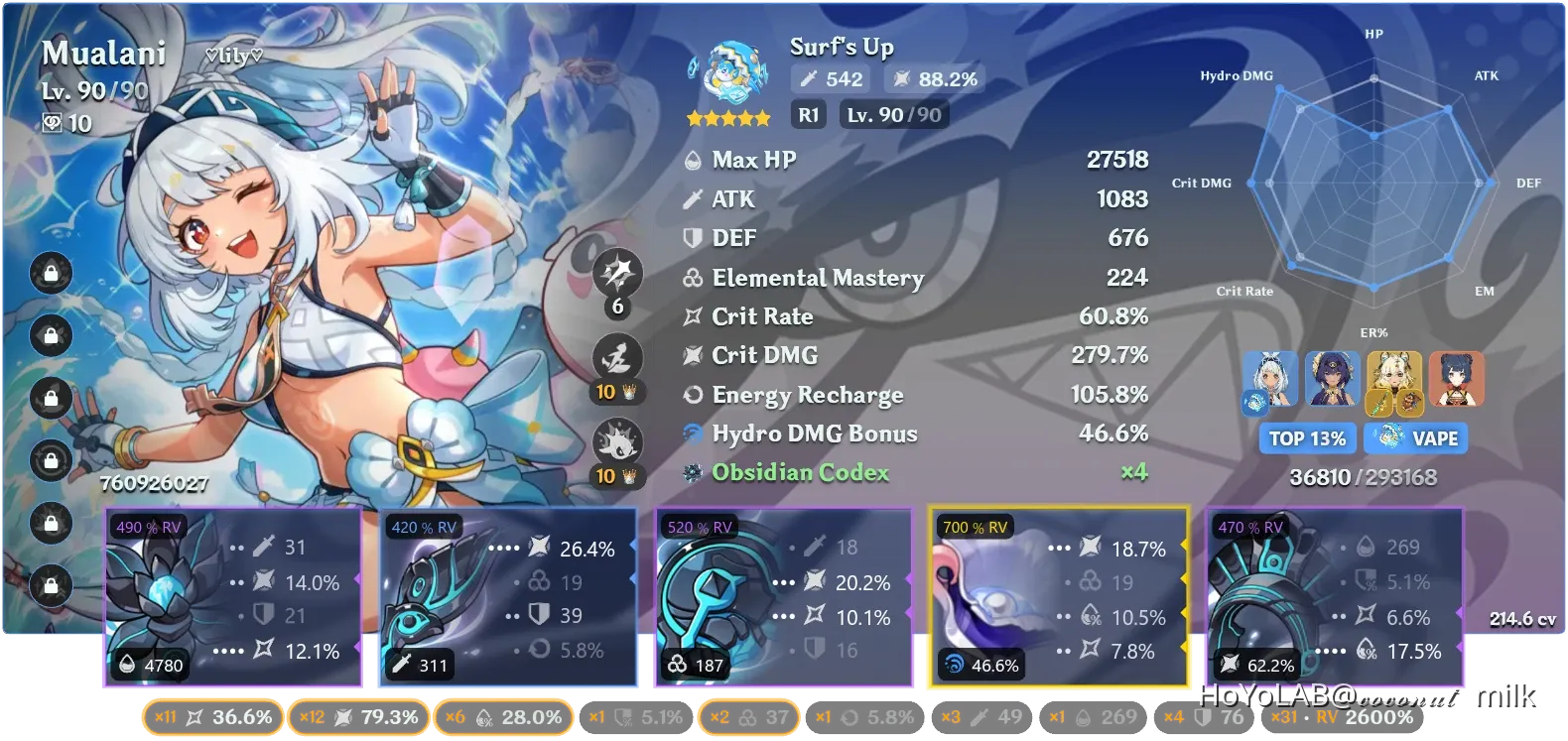Expand the 700% RV artifact card
The width and height of the screenshot is (1568, 741).
point(1056,595)
